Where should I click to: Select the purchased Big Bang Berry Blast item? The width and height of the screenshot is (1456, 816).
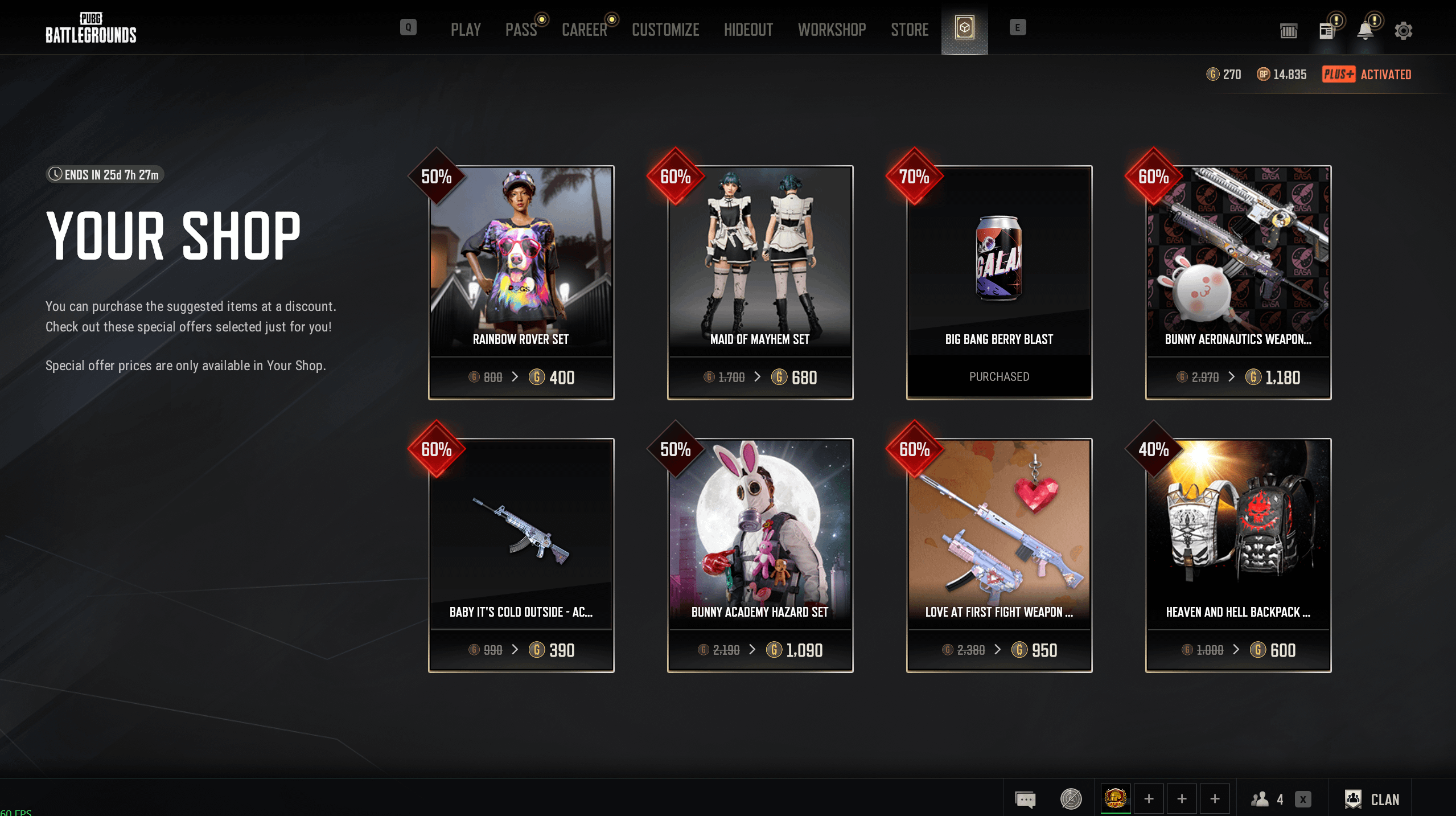point(999,282)
